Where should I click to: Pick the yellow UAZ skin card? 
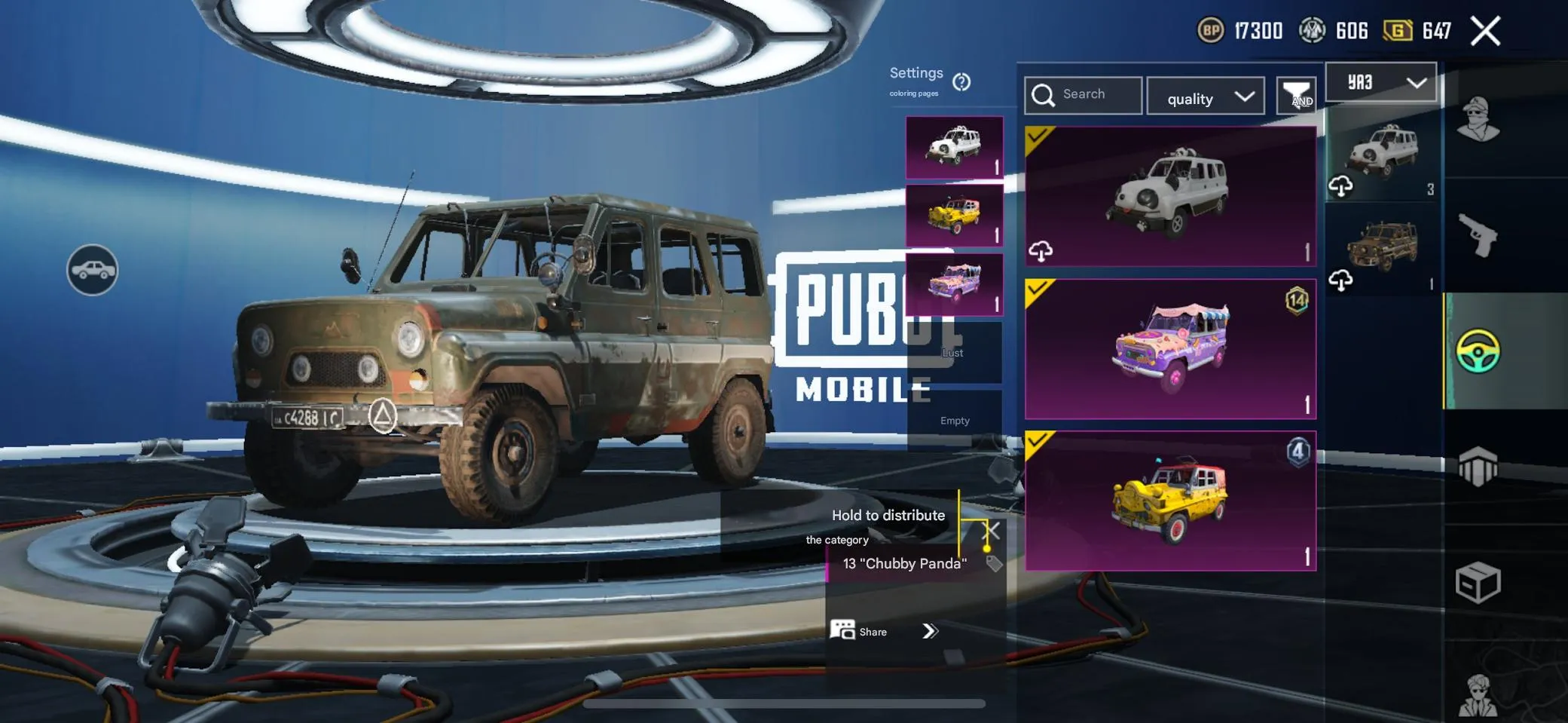(1170, 501)
